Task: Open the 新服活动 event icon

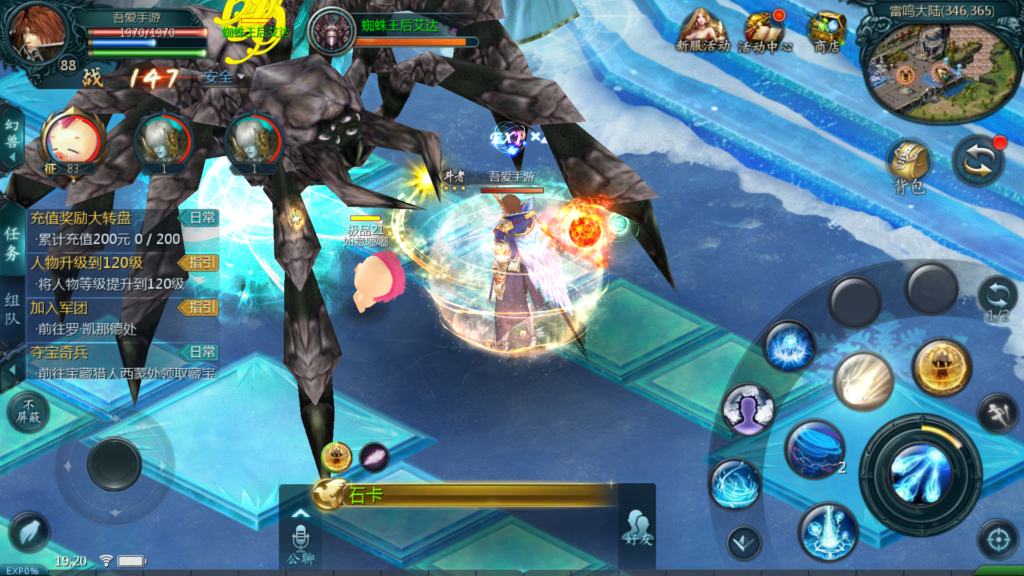Action: pos(703,30)
